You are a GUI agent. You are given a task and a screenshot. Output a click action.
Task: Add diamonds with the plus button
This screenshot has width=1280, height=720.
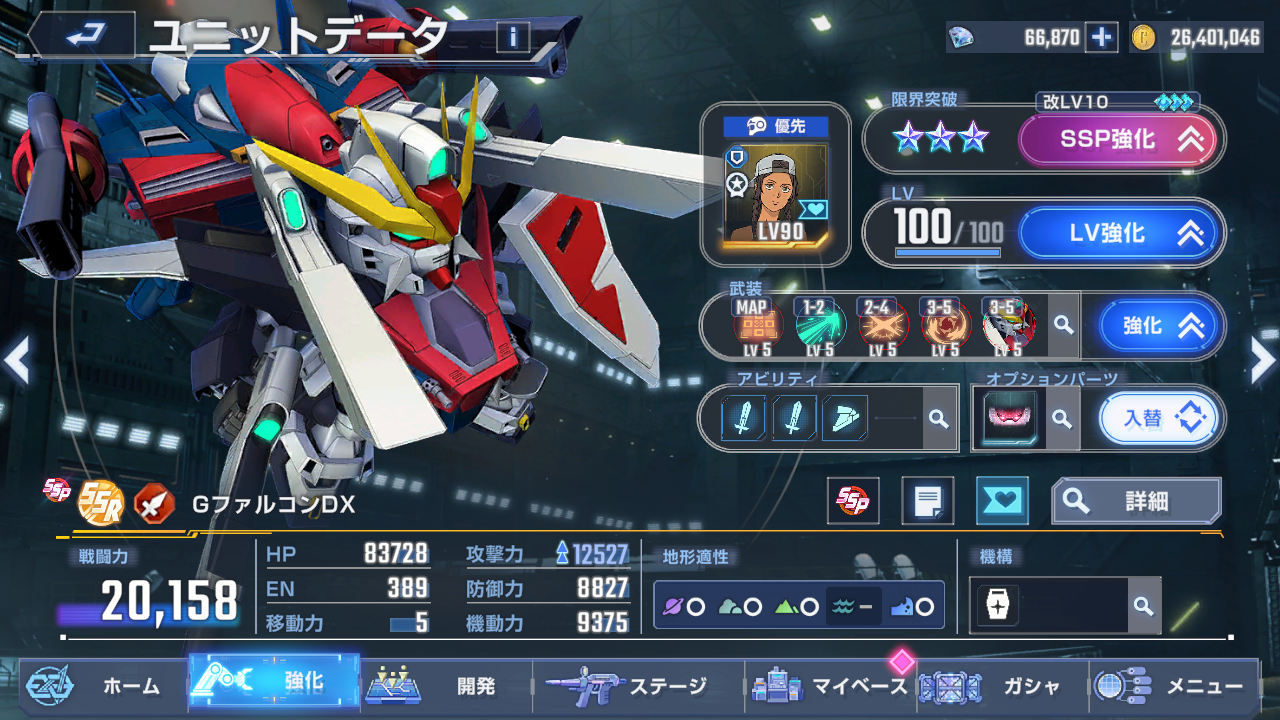tap(1101, 37)
